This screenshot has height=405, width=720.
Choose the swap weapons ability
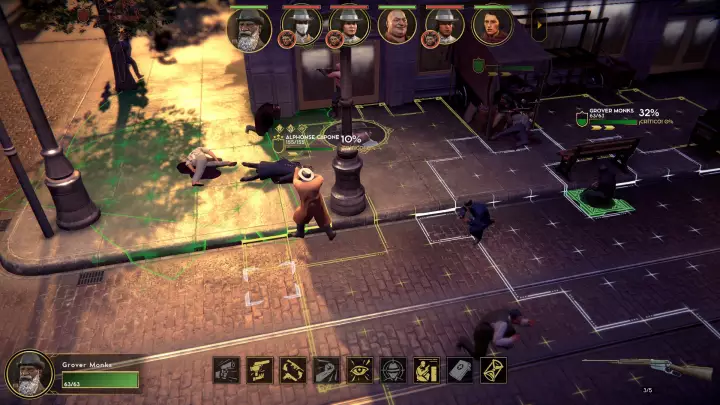point(293,370)
